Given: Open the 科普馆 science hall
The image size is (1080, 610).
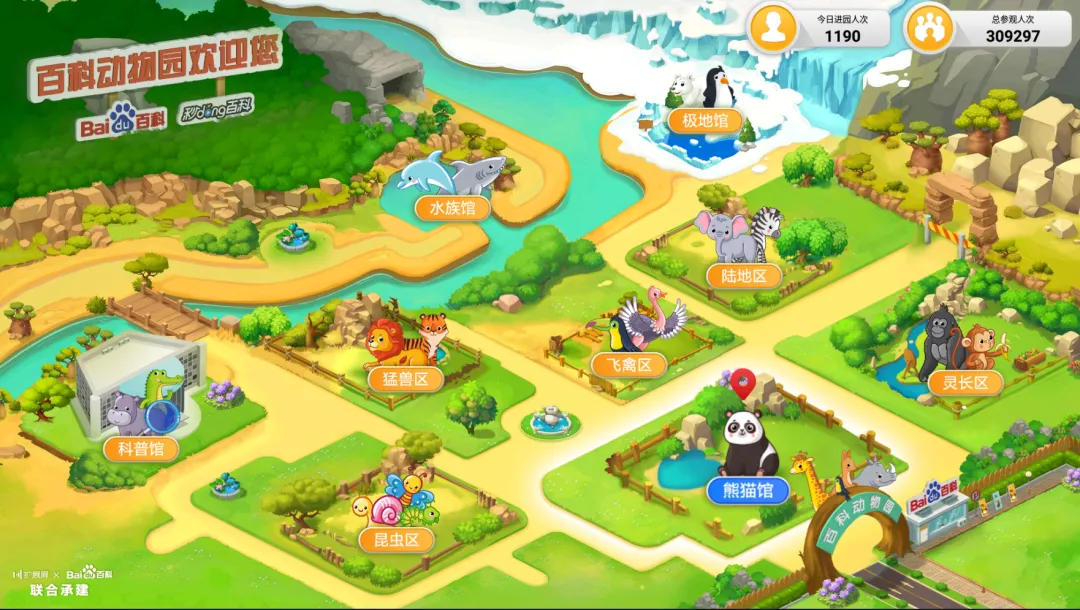Looking at the screenshot, I should click(141, 448).
